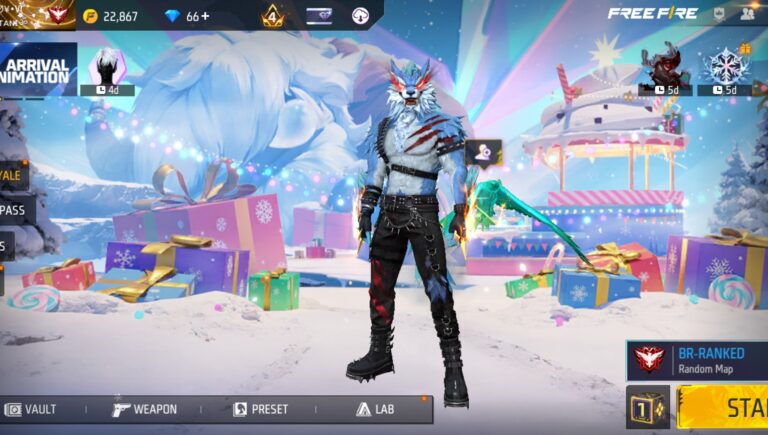Open the Vault menu
768x435 pixels.
point(31,409)
